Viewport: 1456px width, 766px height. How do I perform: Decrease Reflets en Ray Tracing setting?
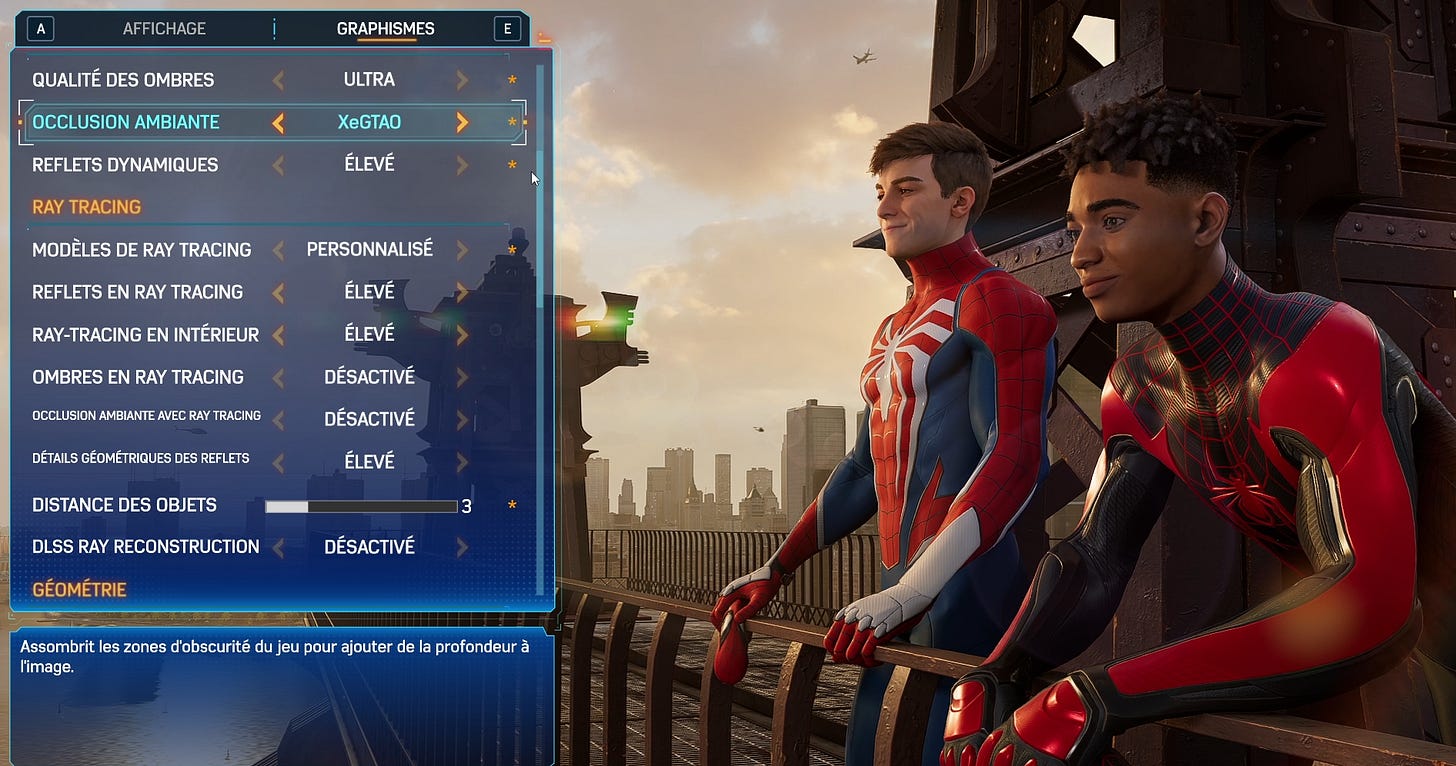(x=279, y=292)
